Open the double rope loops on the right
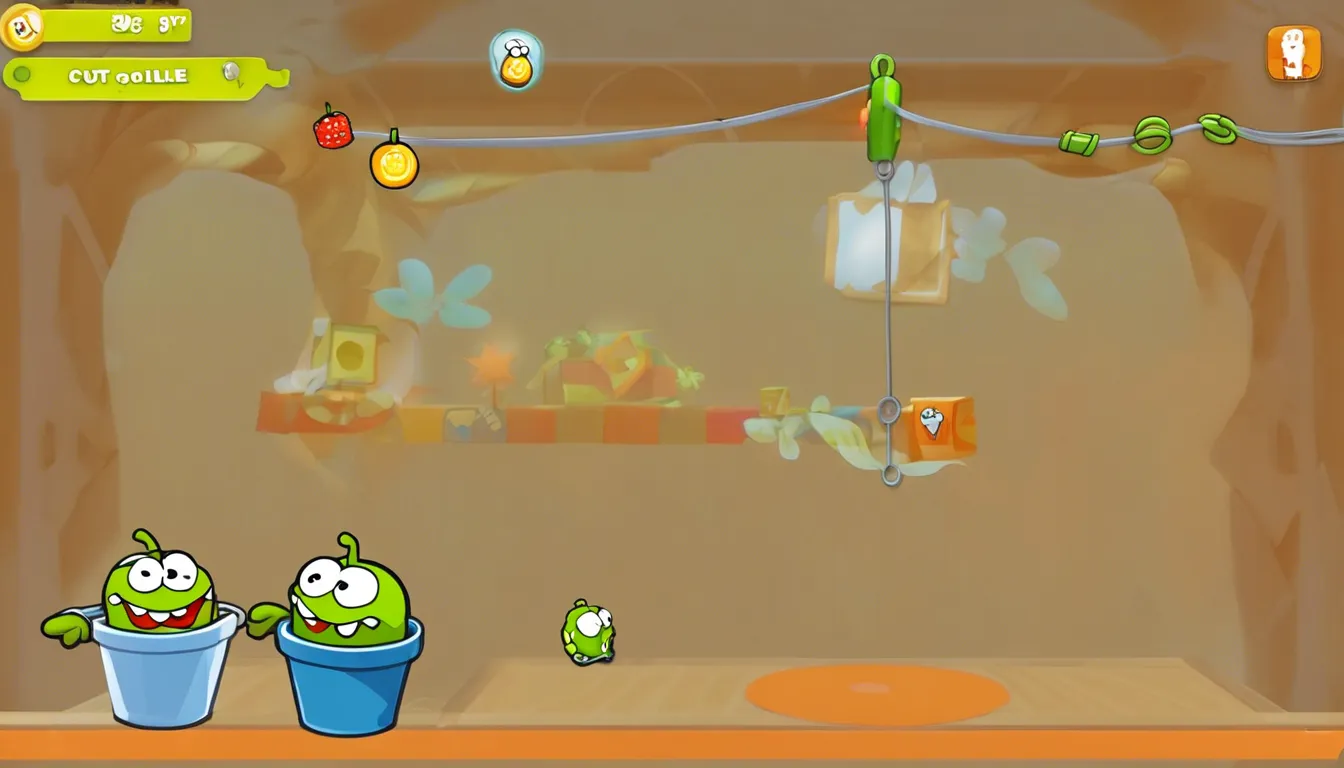 (x=1219, y=130)
